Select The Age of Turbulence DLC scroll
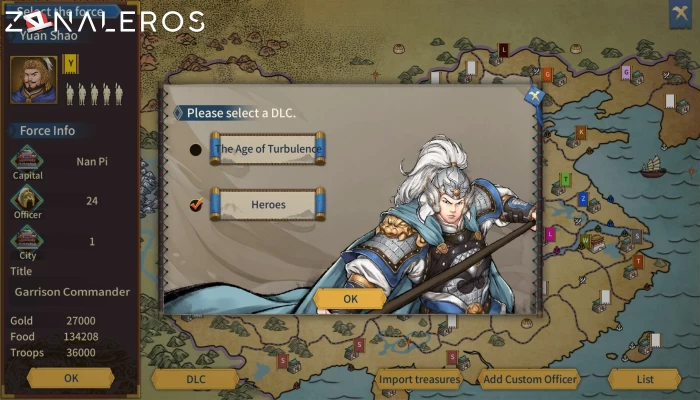 (267, 150)
